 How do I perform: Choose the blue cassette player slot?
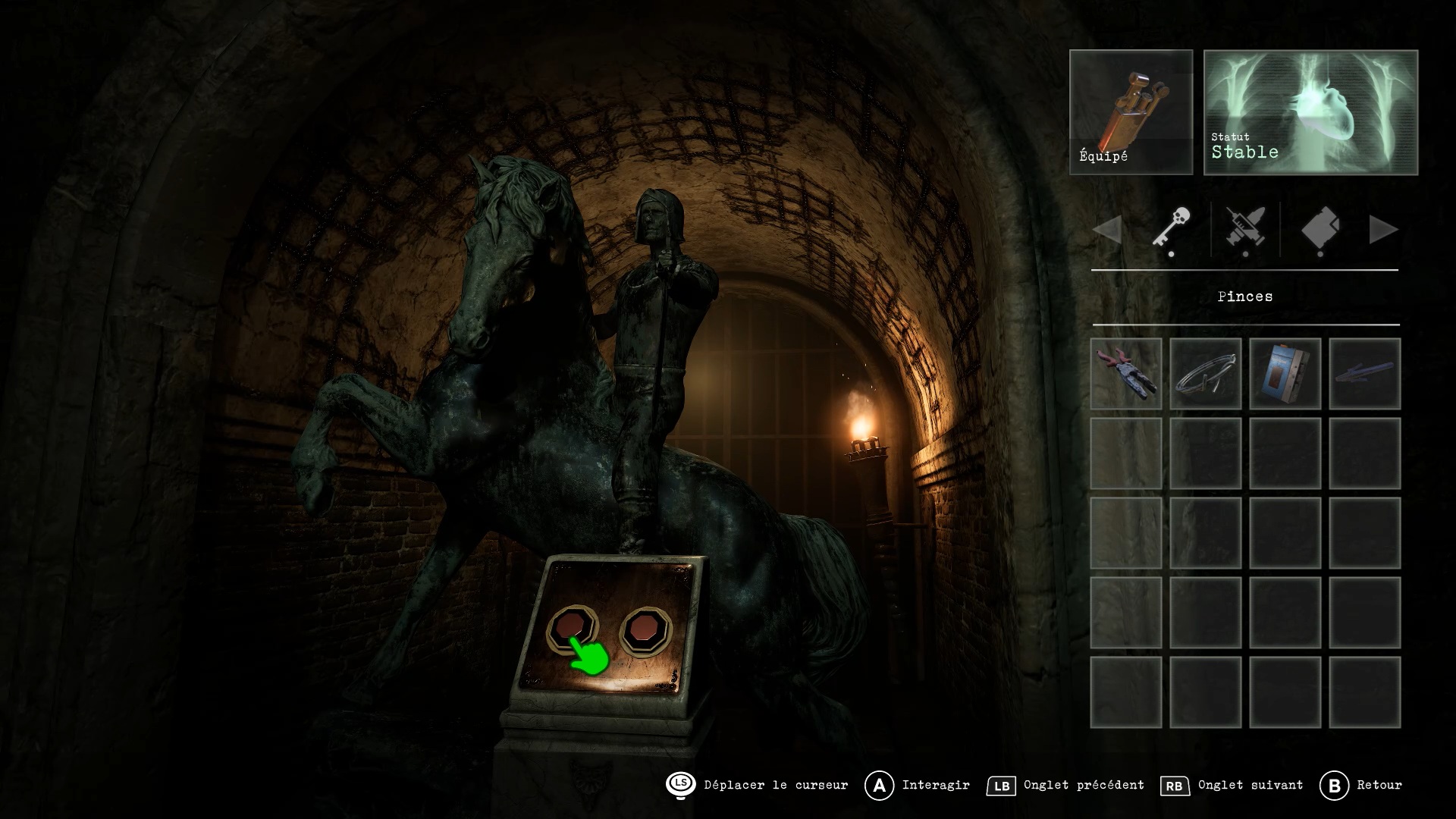[x=1285, y=374]
